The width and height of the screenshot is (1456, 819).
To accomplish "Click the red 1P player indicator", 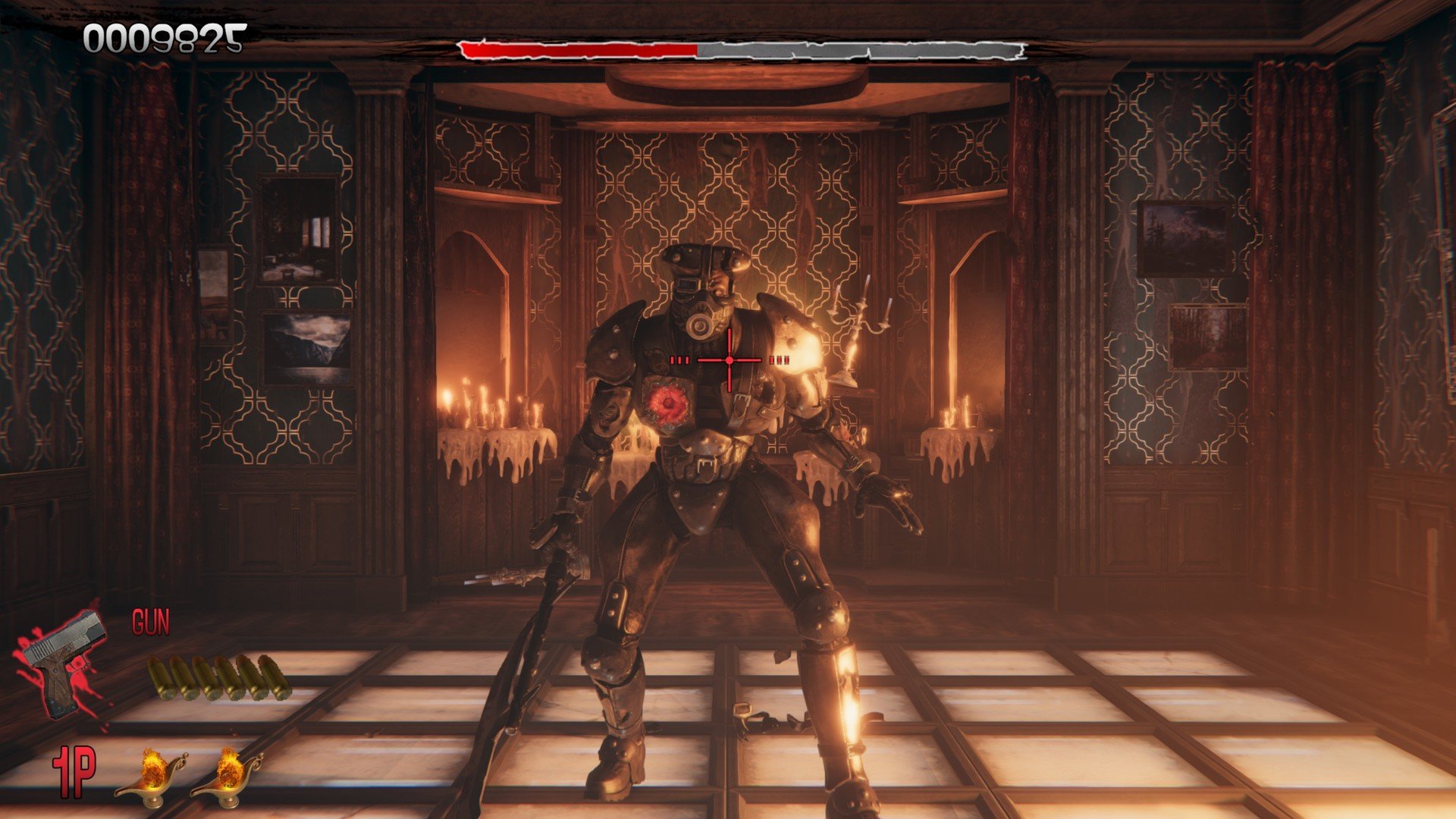I will (x=74, y=771).
